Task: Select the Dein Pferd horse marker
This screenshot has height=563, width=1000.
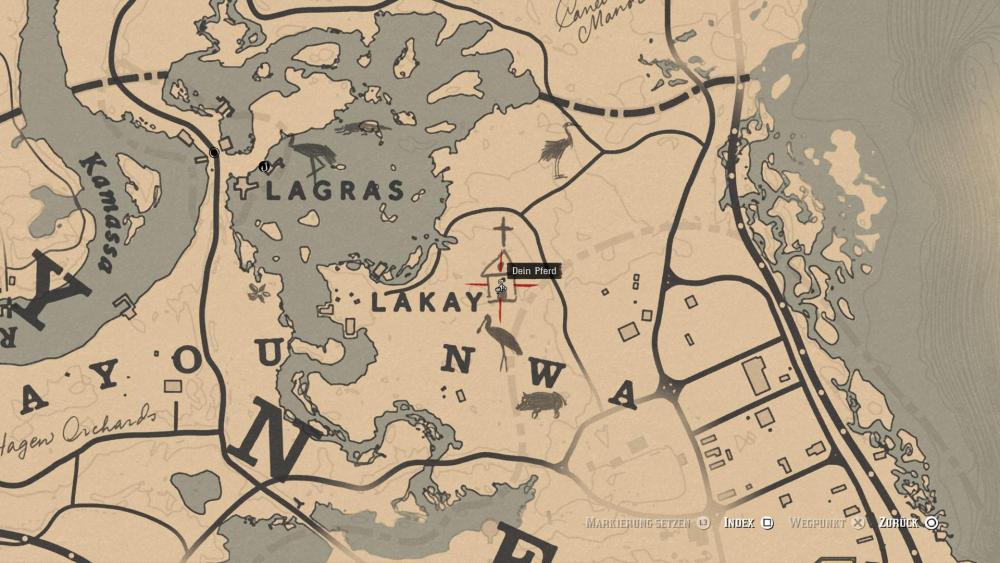Action: point(500,288)
